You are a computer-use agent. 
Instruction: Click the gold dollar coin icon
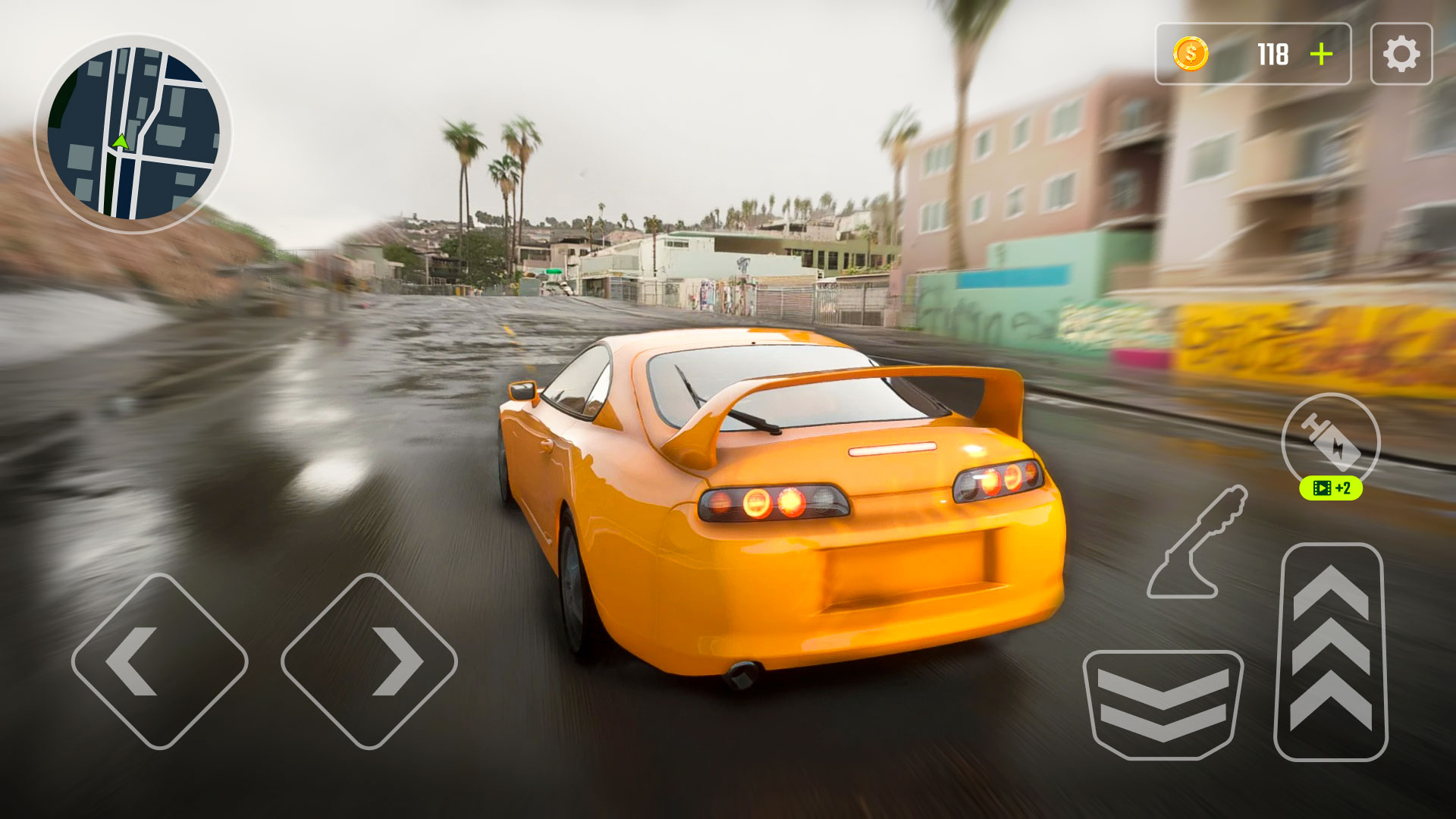[x=1191, y=53]
